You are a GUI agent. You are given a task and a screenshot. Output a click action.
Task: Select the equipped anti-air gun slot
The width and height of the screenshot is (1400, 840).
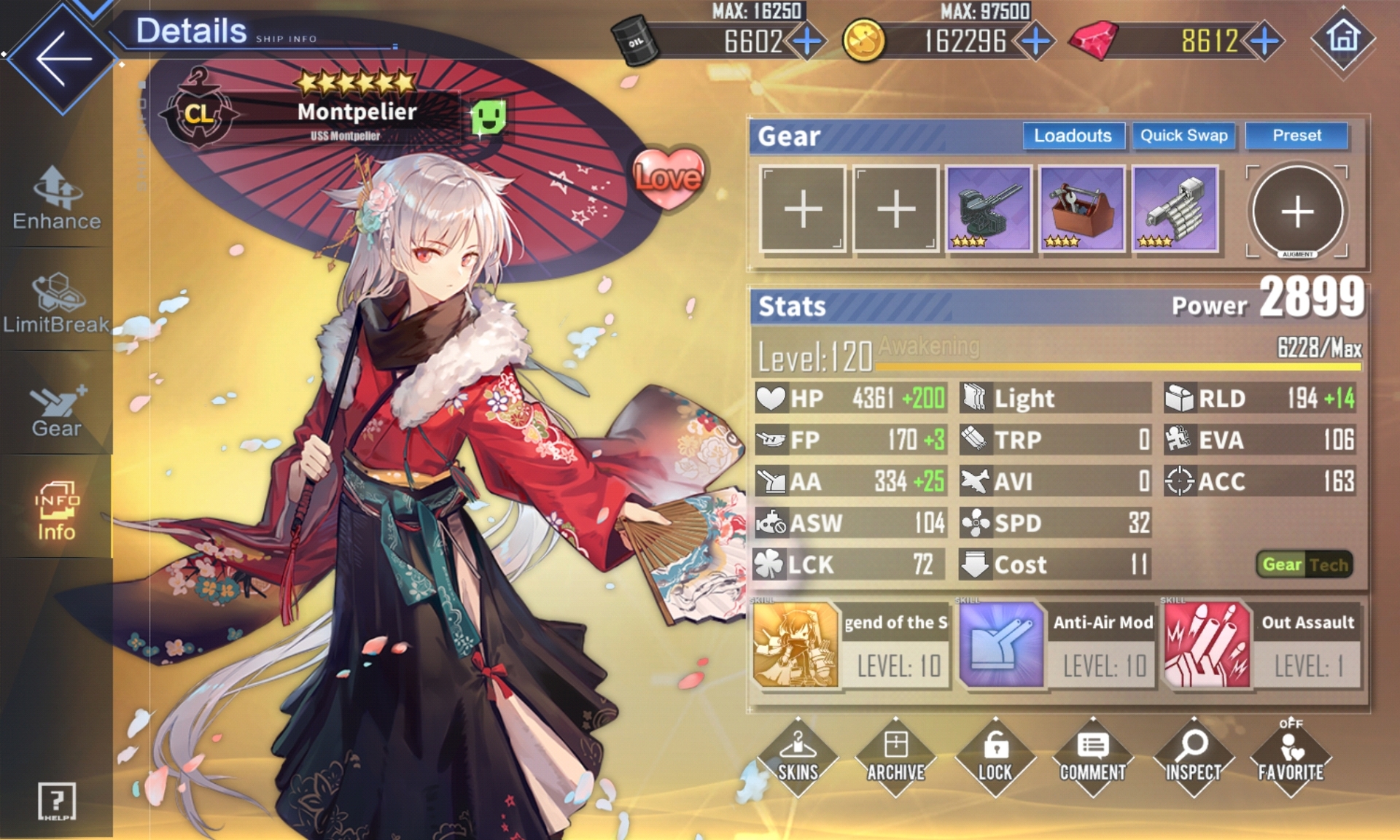coord(988,209)
